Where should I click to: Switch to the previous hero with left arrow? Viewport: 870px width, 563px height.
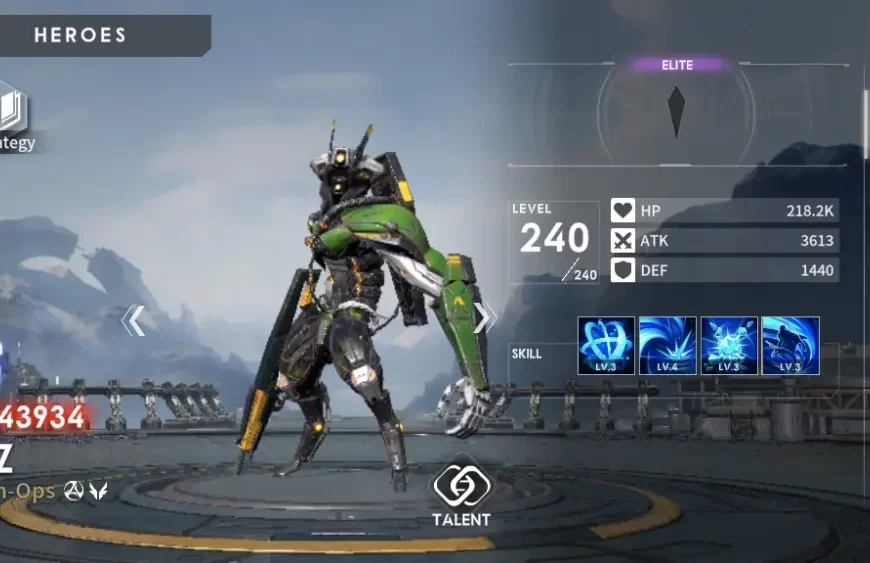134,320
